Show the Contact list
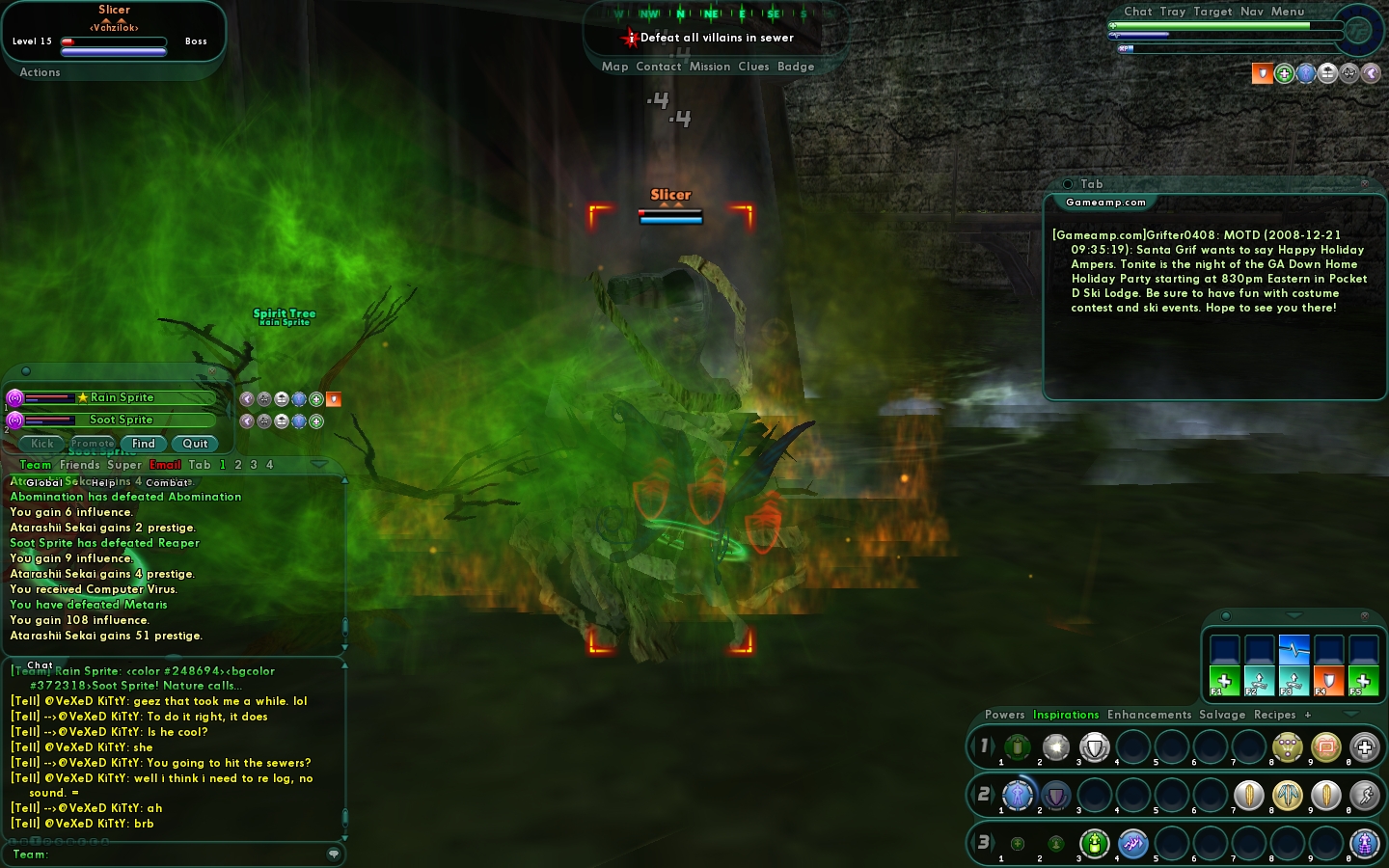The width and height of the screenshot is (1389, 868). click(659, 67)
